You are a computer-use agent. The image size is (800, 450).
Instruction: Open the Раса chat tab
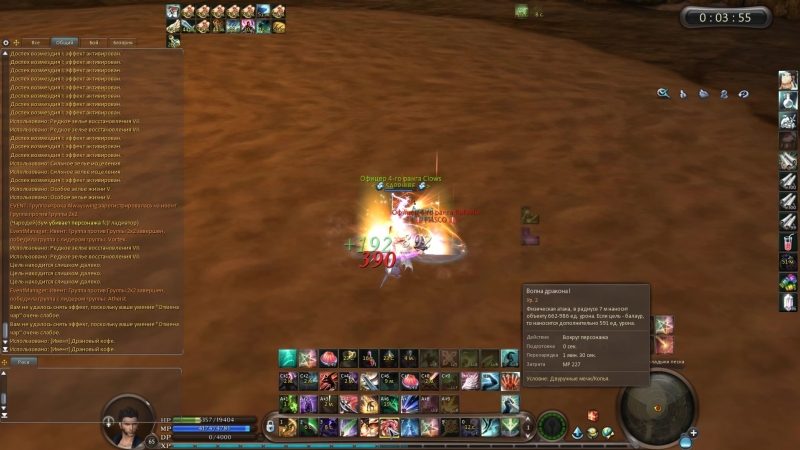(24, 361)
